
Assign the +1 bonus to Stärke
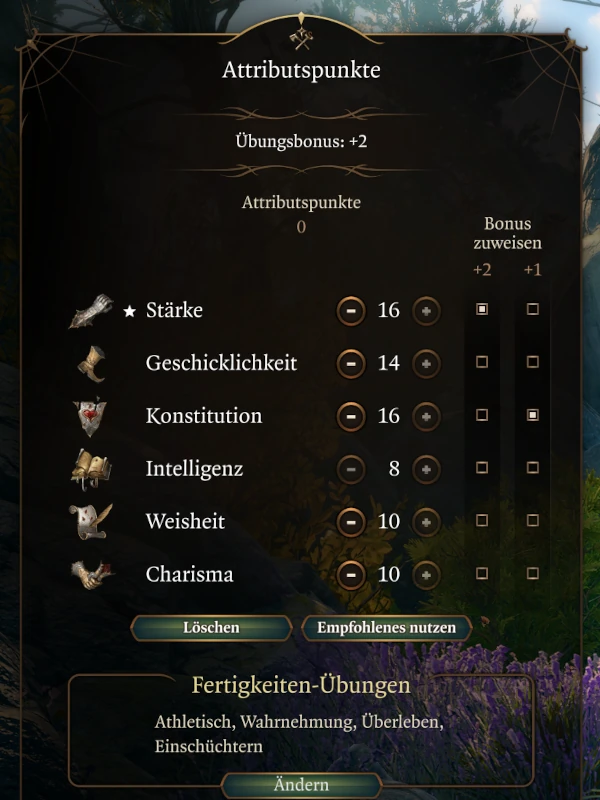[533, 310]
